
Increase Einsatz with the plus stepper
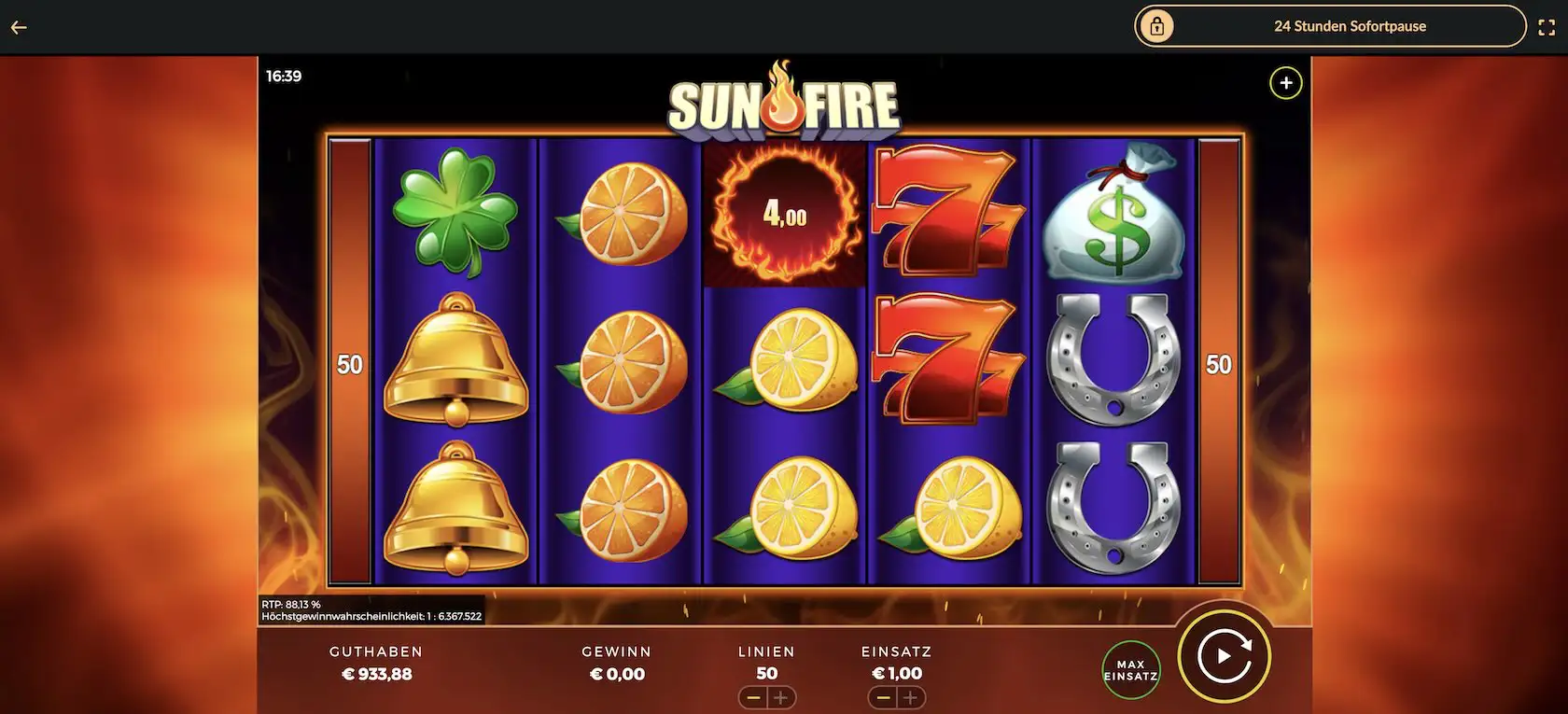pyautogui.click(x=910, y=697)
